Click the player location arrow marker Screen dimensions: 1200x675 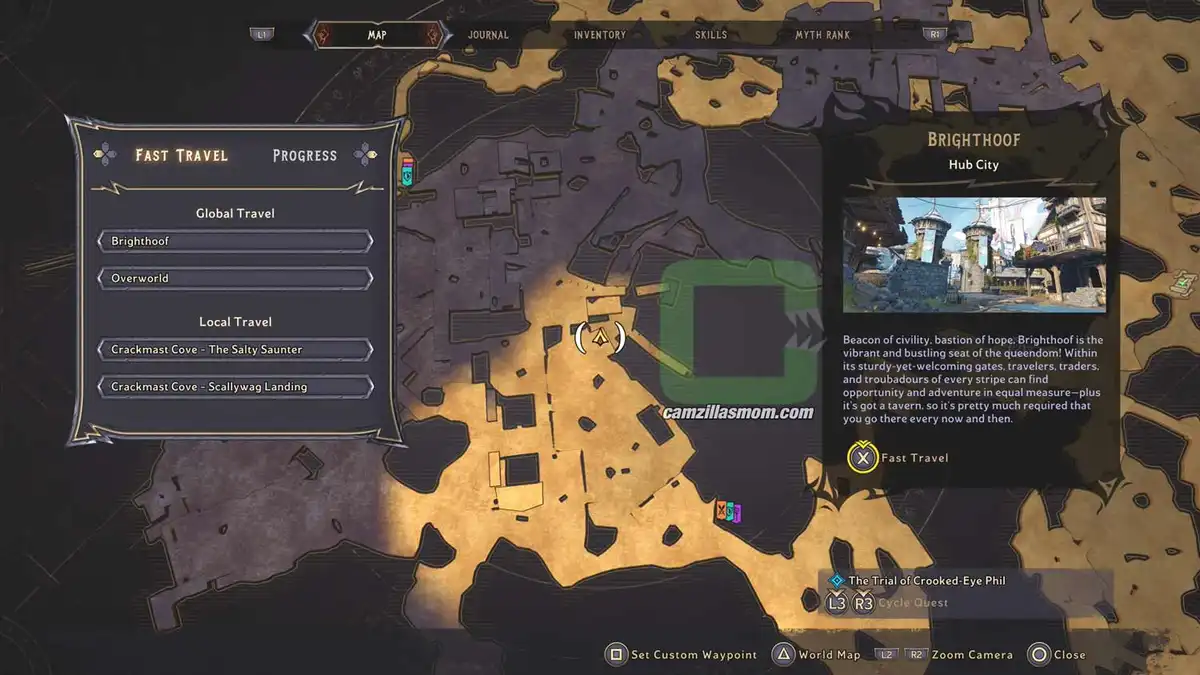coord(600,338)
